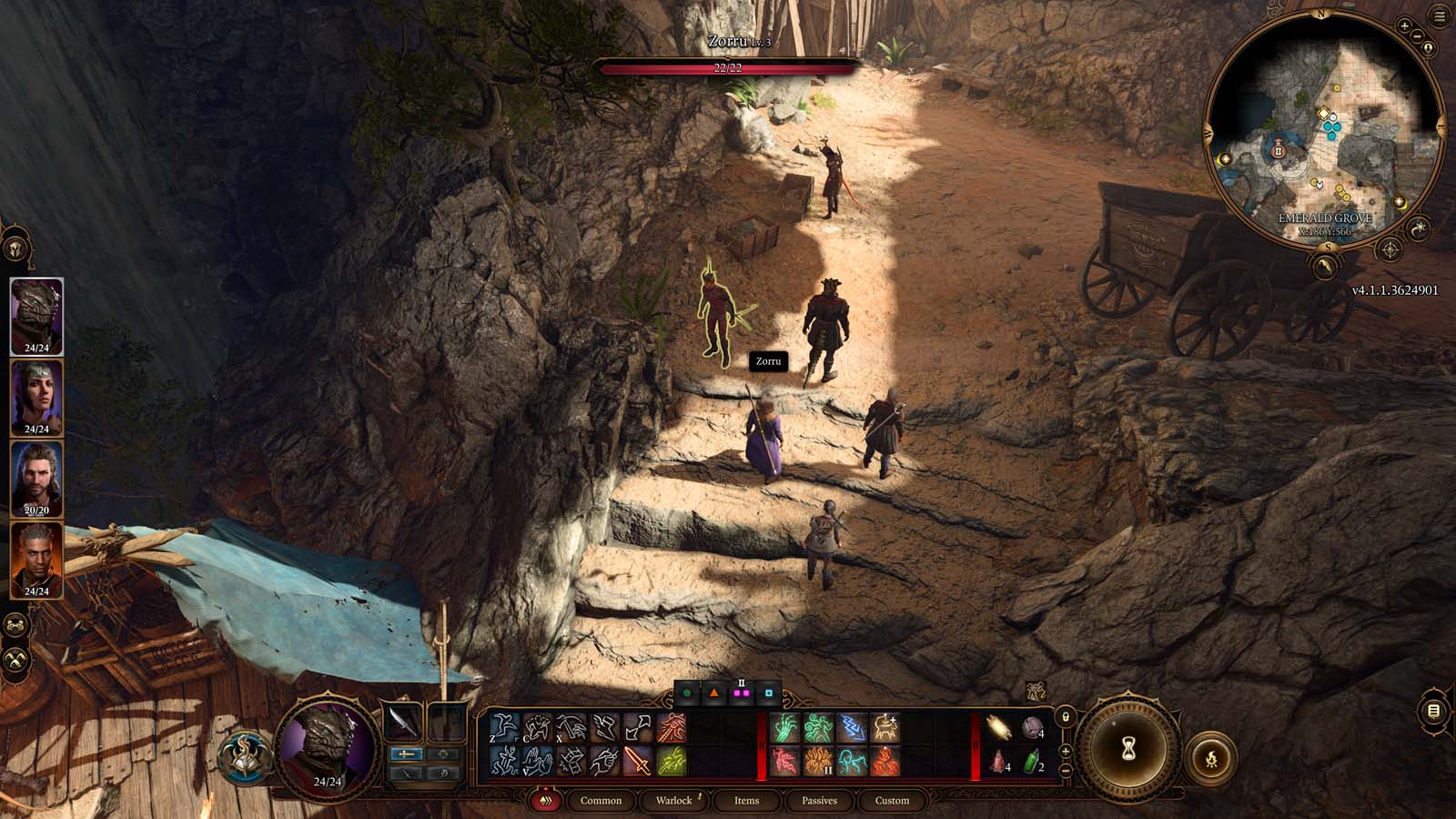Screen dimensions: 1456x819
Task: Open the all-hotbars flyout with the red arrows
Action: coord(546,801)
